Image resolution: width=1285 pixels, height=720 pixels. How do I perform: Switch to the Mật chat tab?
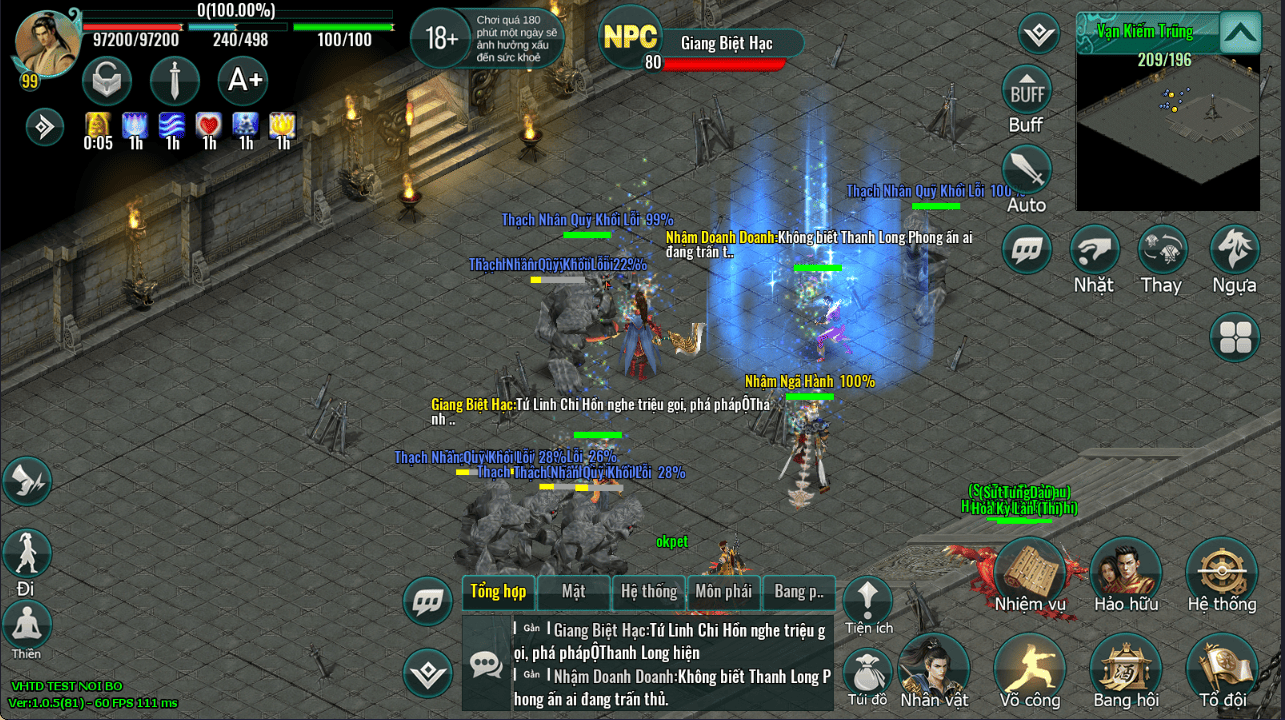pos(573,591)
